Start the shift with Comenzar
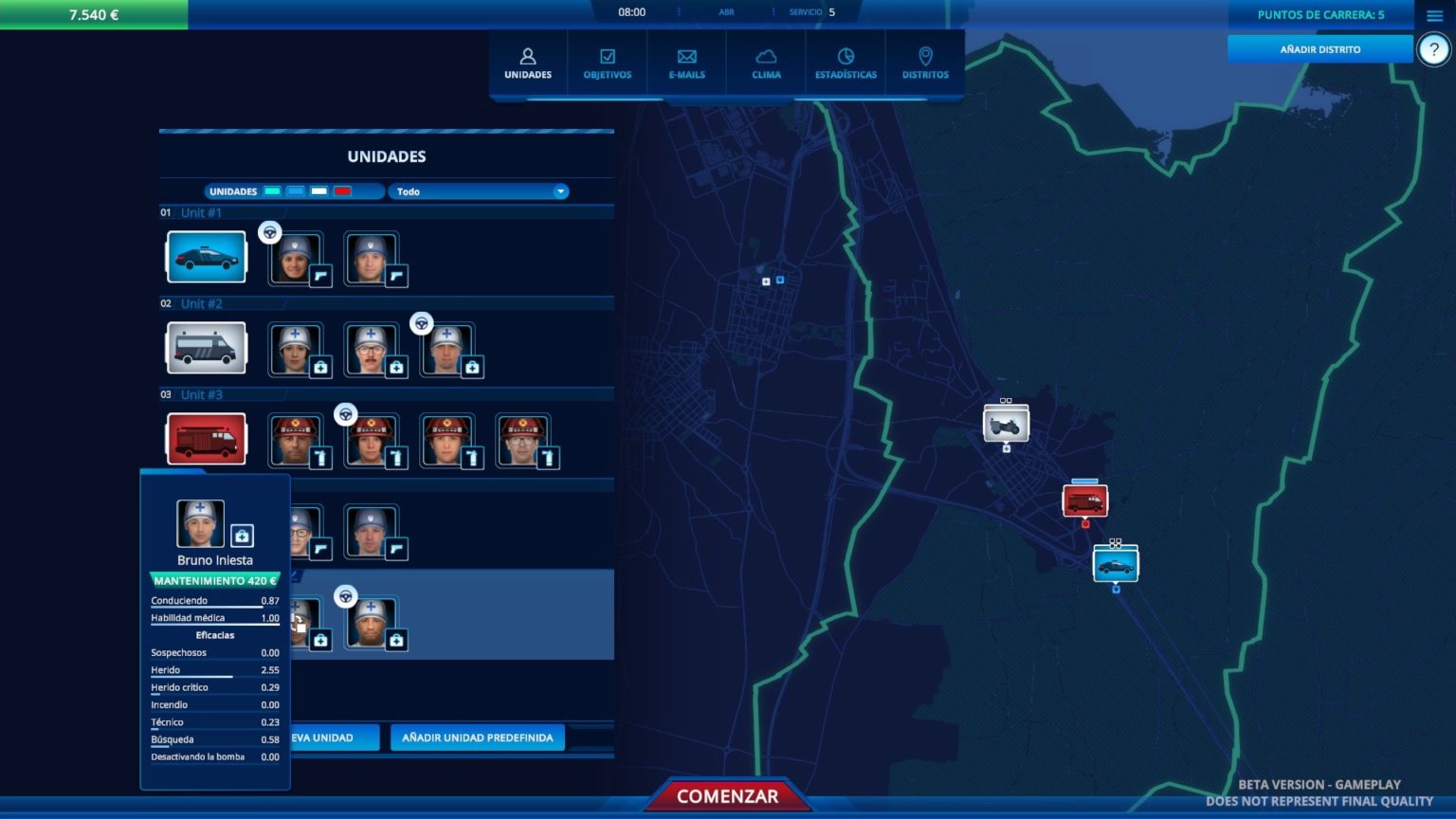Image resolution: width=1456 pixels, height=819 pixels. (728, 796)
